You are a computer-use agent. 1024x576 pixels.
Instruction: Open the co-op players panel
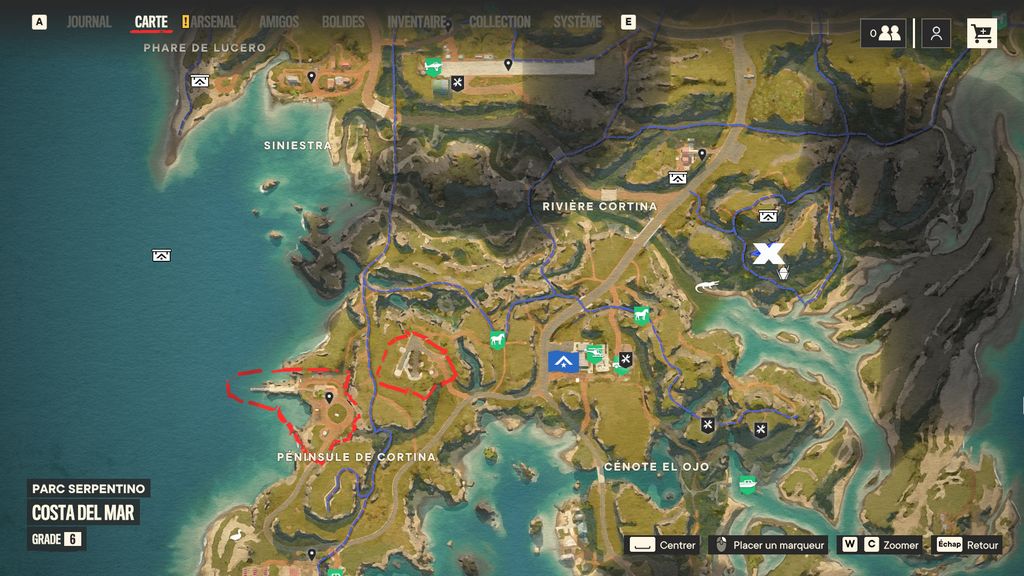(x=884, y=33)
